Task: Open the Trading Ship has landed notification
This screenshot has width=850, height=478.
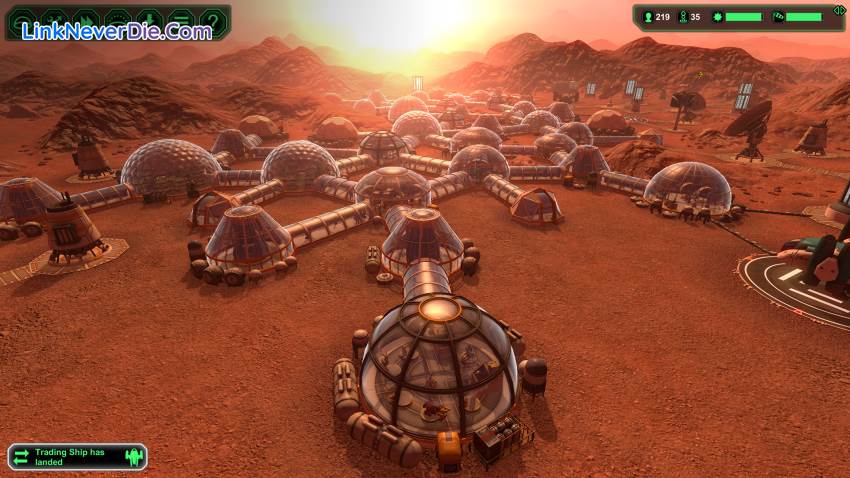Action: (77, 457)
